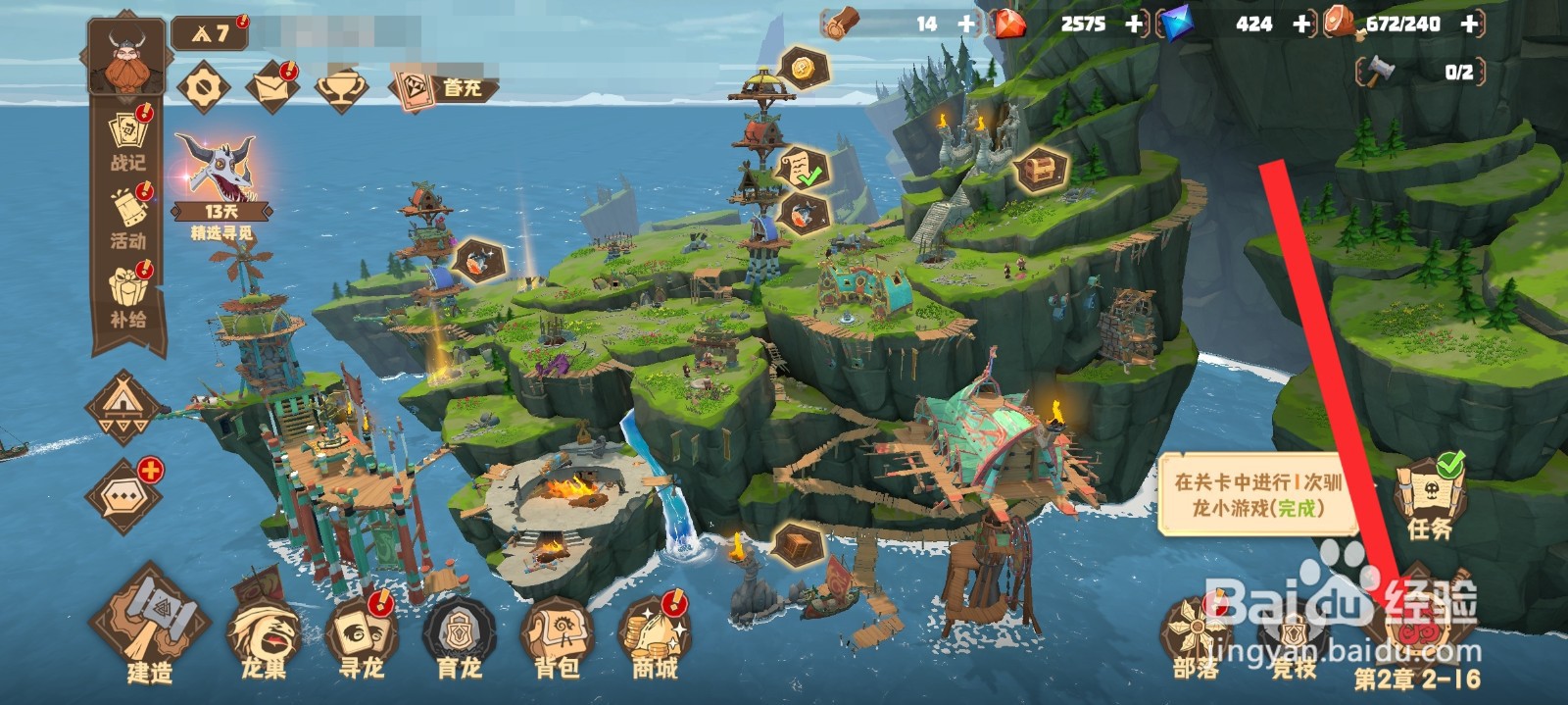This screenshot has width=1568, height=705.
Task: Show the 活动 events panel
Action: pyautogui.click(x=127, y=218)
